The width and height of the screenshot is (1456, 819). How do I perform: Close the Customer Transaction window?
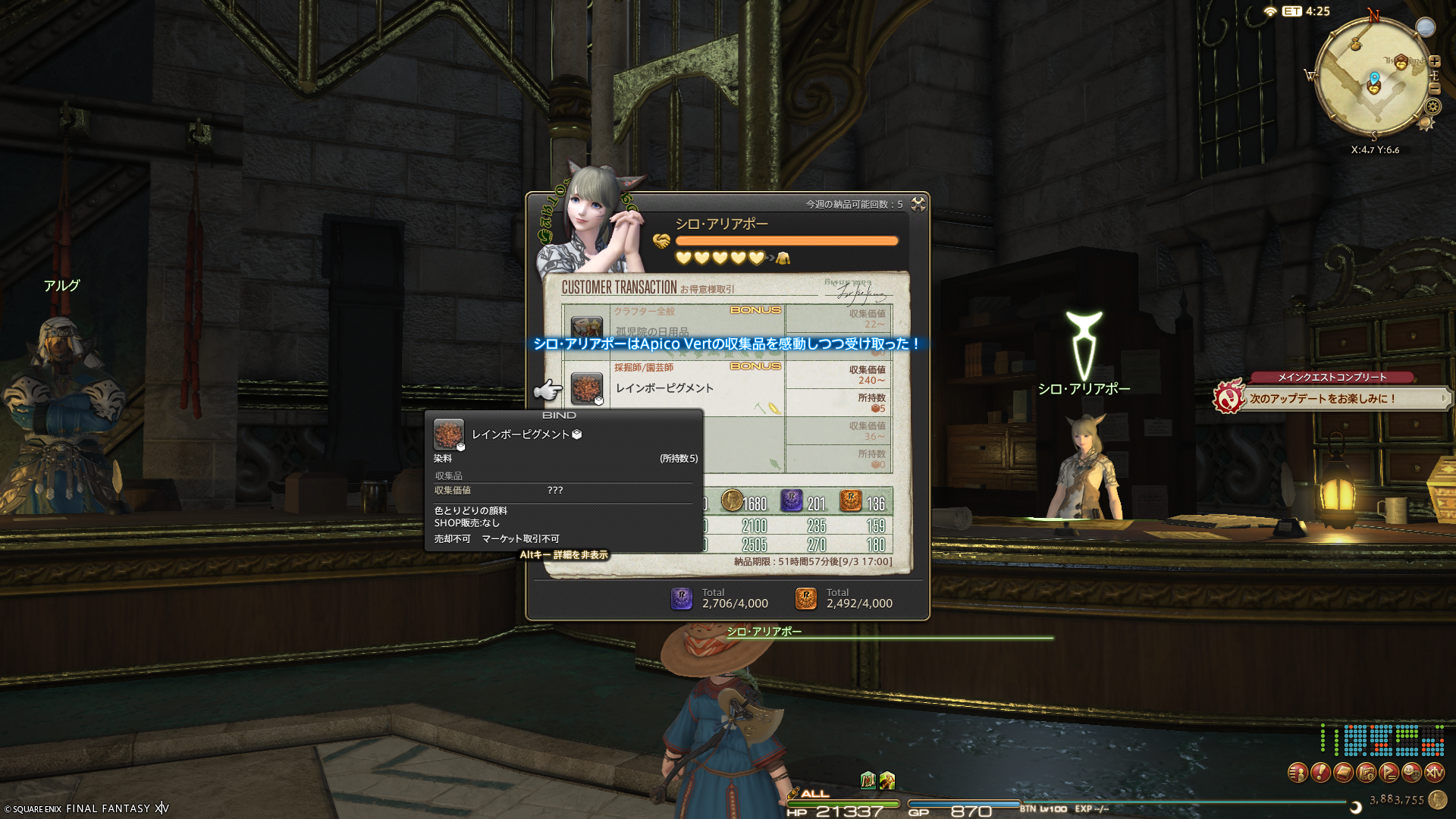point(918,204)
